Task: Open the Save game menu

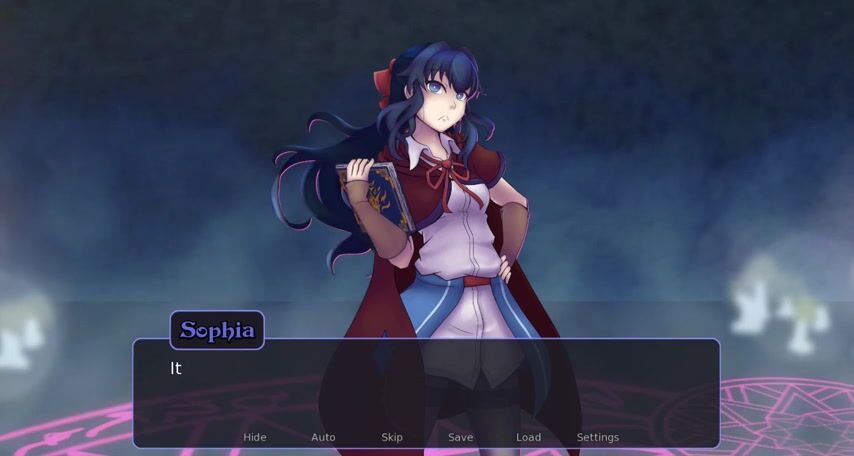Action: coord(460,437)
